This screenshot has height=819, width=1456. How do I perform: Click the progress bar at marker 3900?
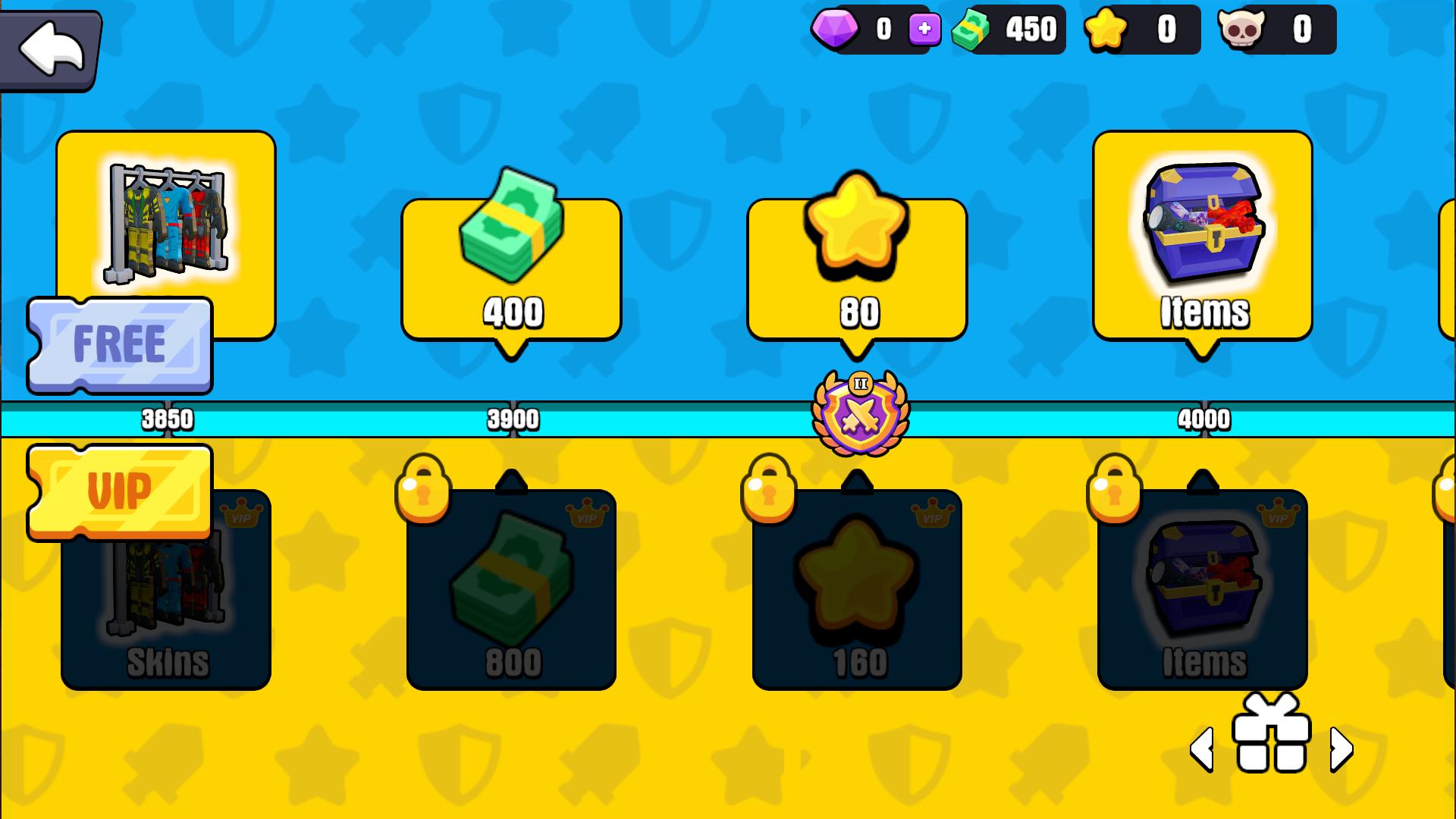point(512,417)
